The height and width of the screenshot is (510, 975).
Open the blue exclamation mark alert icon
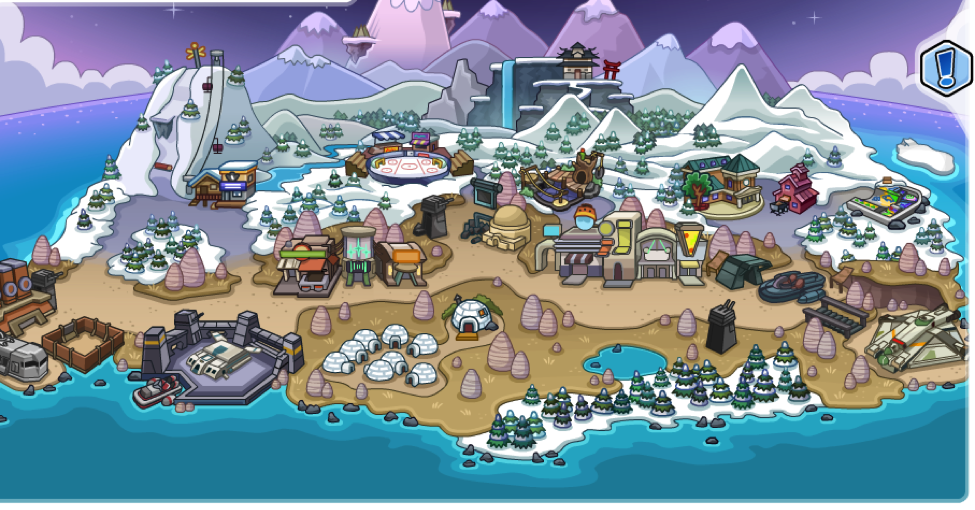(x=945, y=68)
